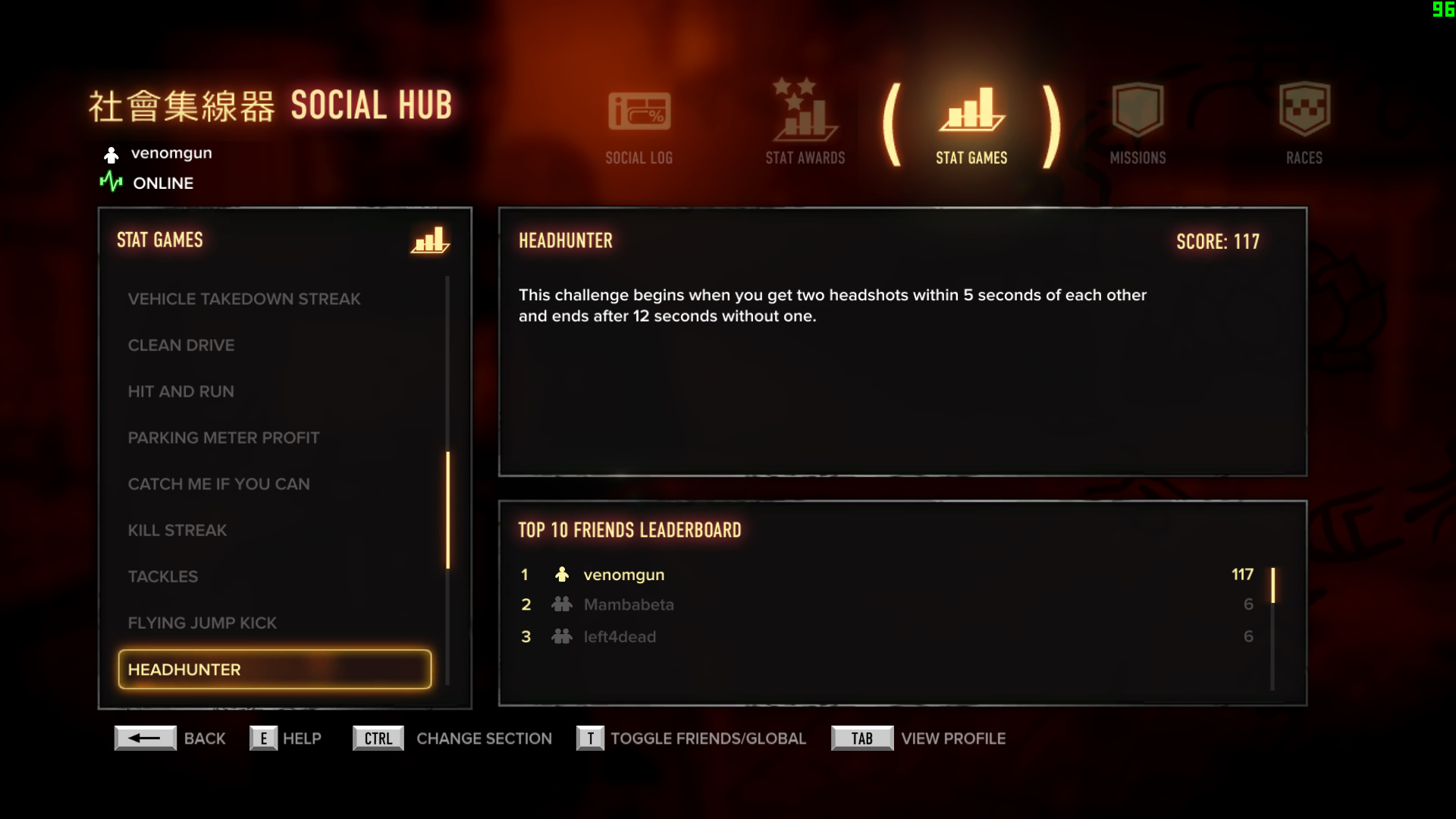Open the Stat Awards tab

(805, 126)
